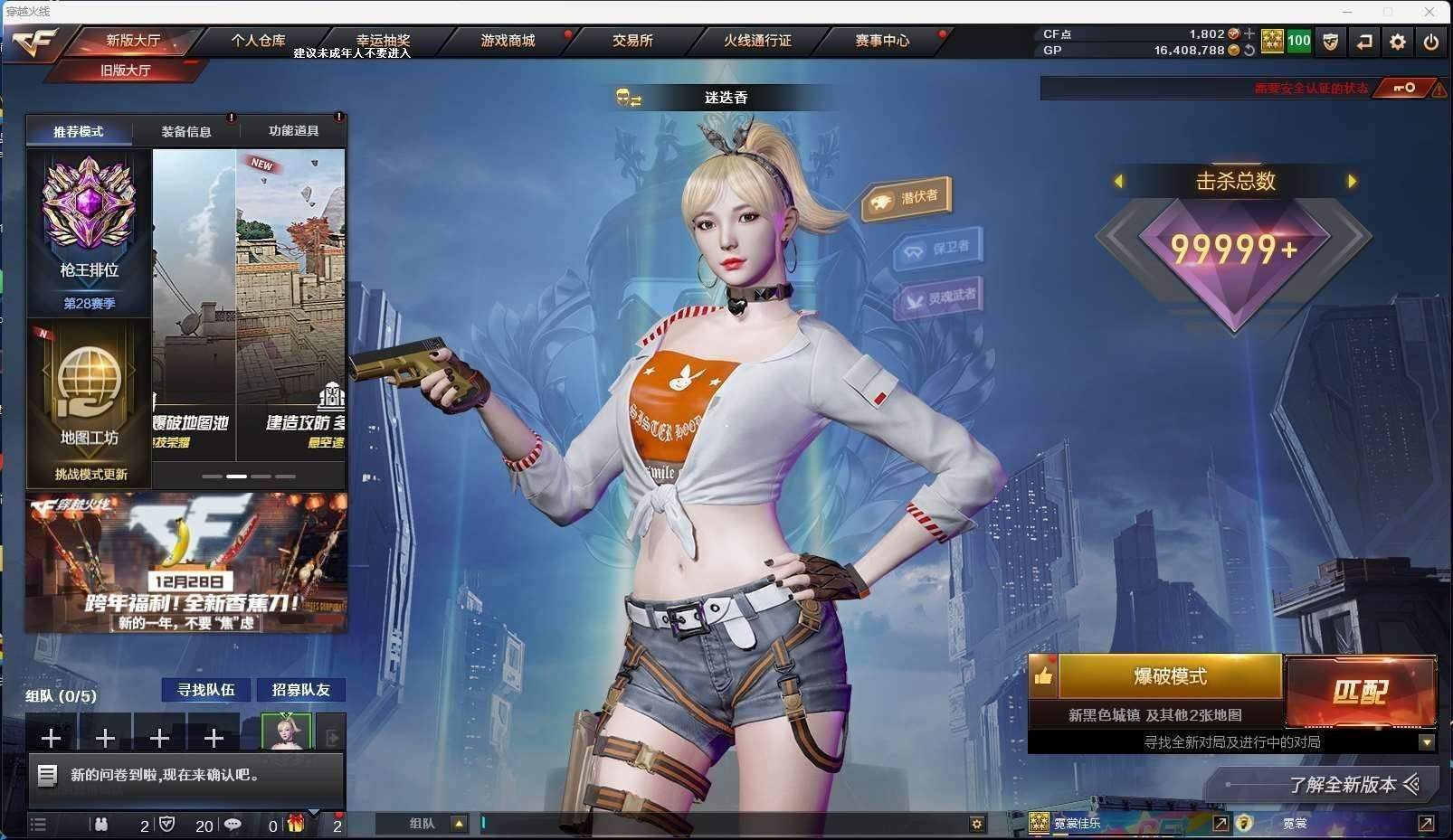Click the 招募队友 recruit teammates button
The height and width of the screenshot is (840, 1453).
click(300, 690)
